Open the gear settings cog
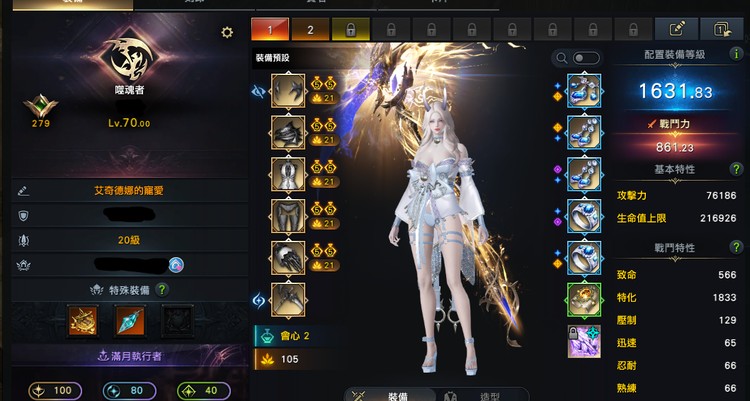The height and width of the screenshot is (401, 750). pyautogui.click(x=227, y=33)
